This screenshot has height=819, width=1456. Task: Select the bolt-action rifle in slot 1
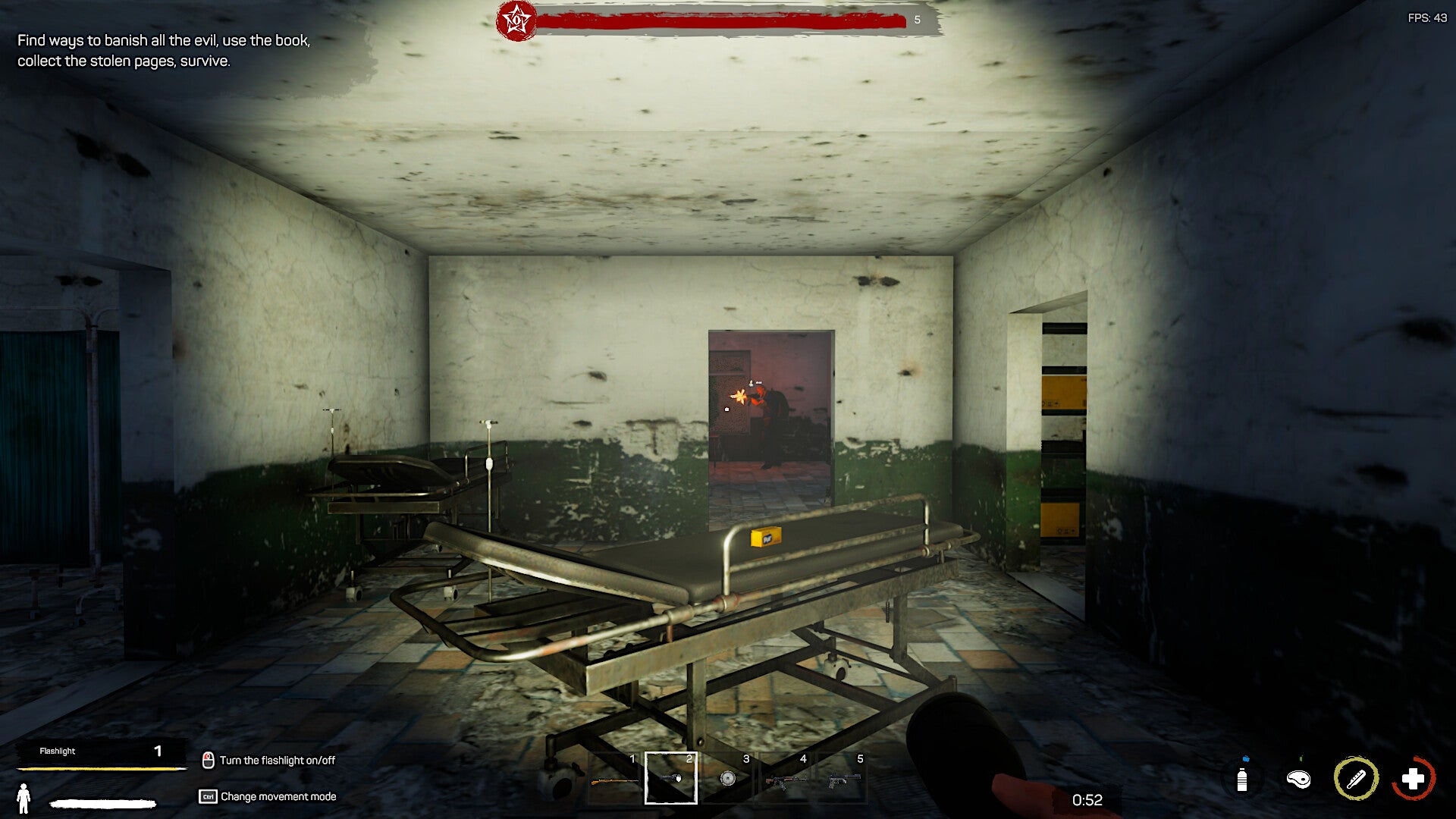(613, 778)
